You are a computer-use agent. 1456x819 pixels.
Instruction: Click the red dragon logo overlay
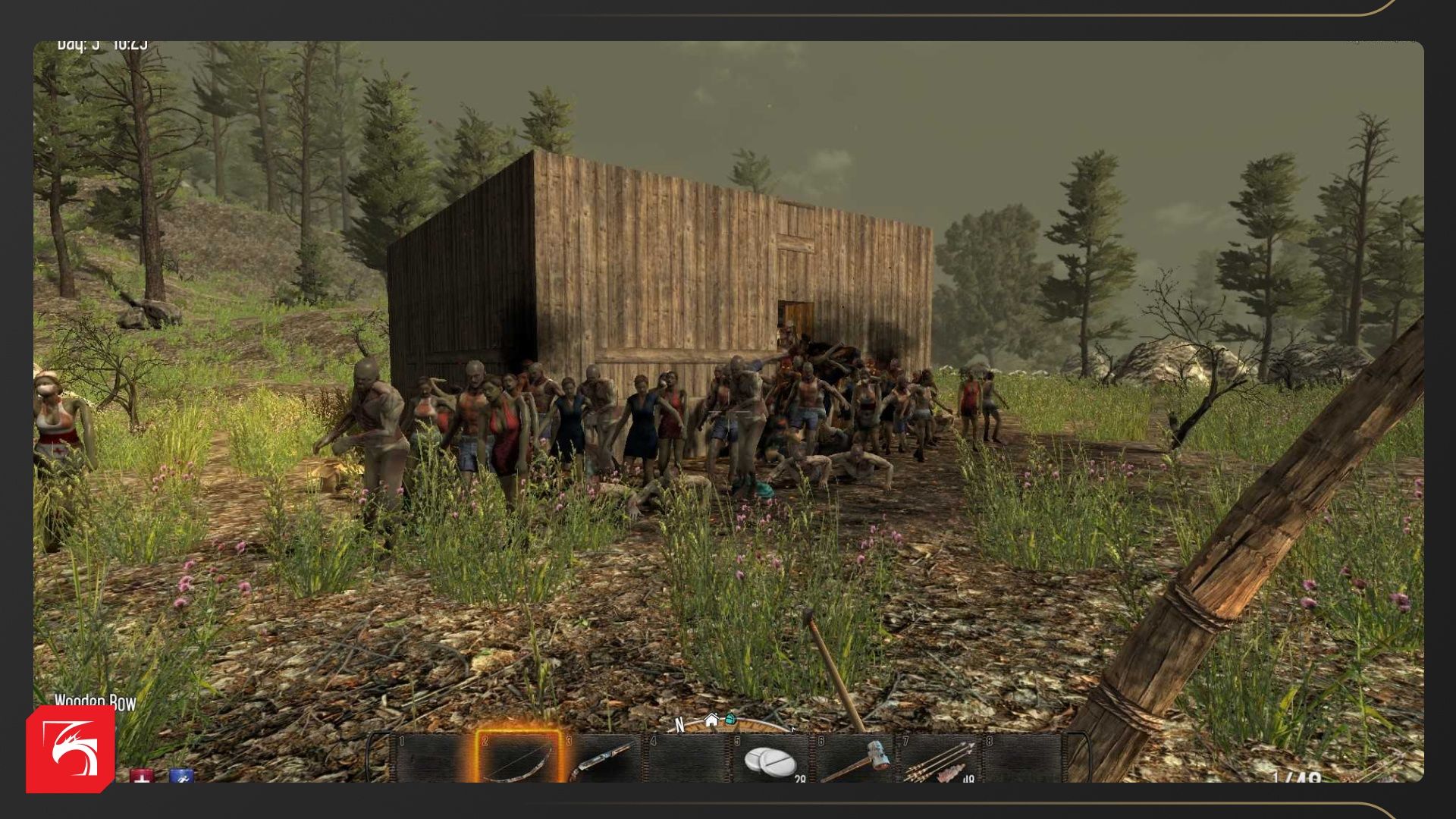71,748
